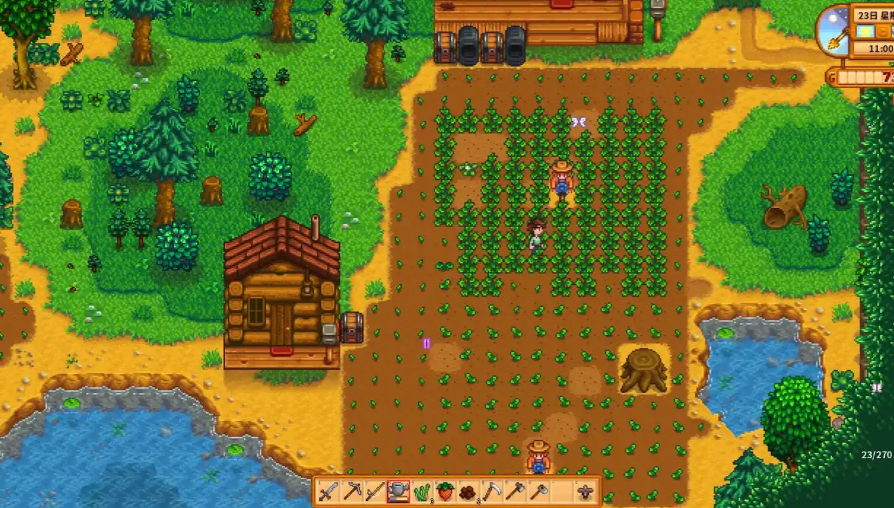Pick the green fiber item slot
The width and height of the screenshot is (894, 508).
(421, 491)
